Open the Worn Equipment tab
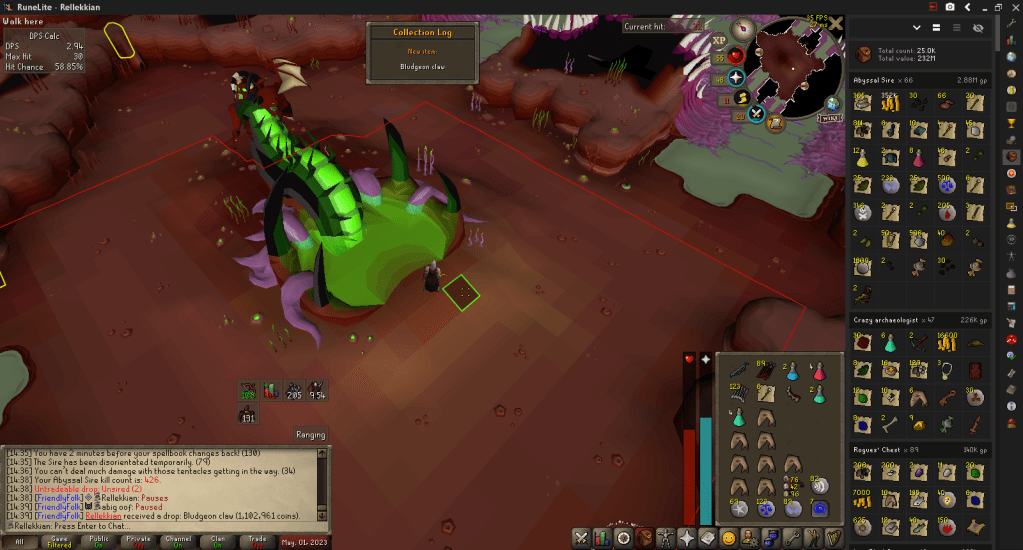Screen dimensions: 1023x550 [665, 538]
